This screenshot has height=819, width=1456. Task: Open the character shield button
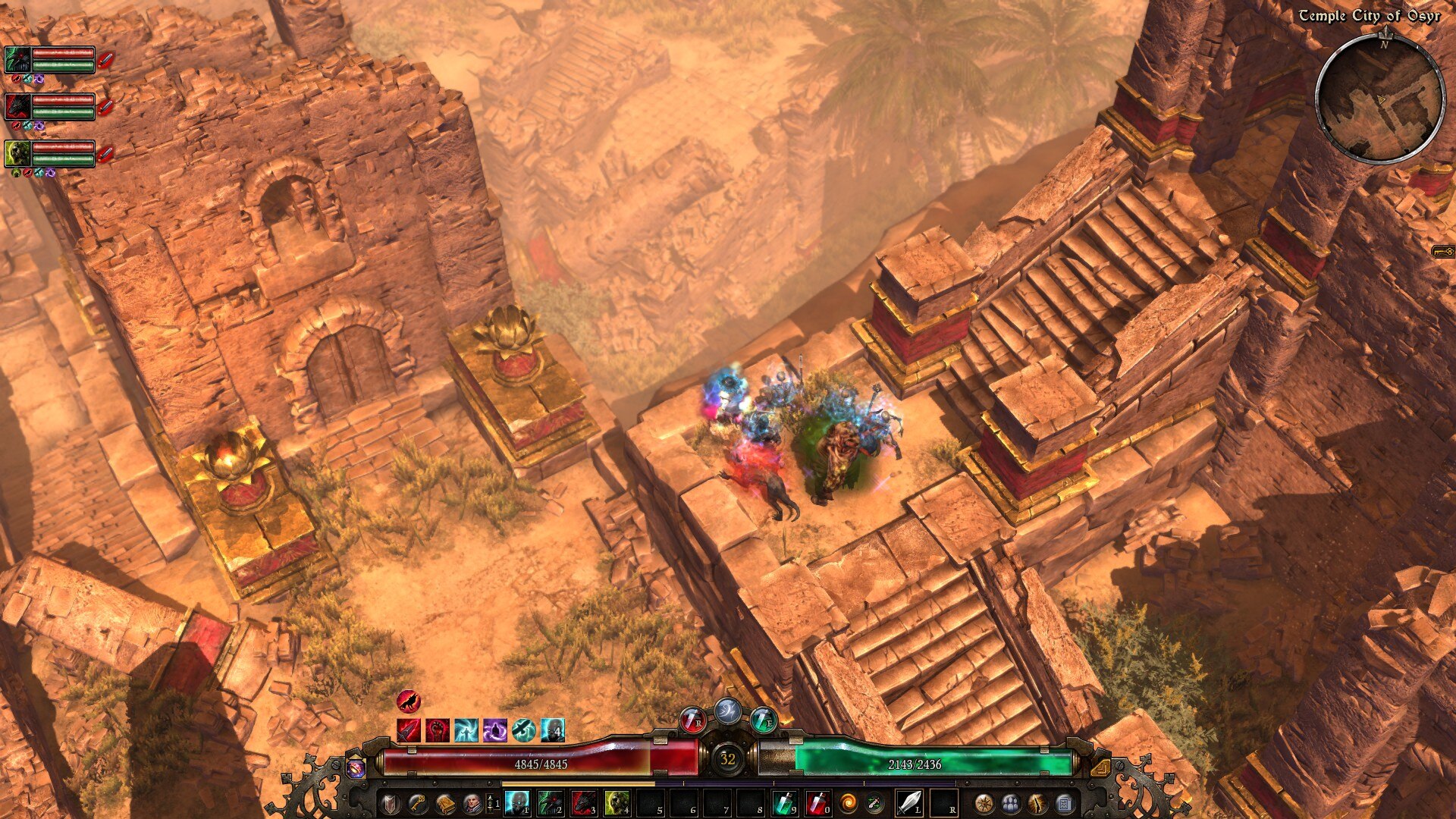click(x=390, y=802)
